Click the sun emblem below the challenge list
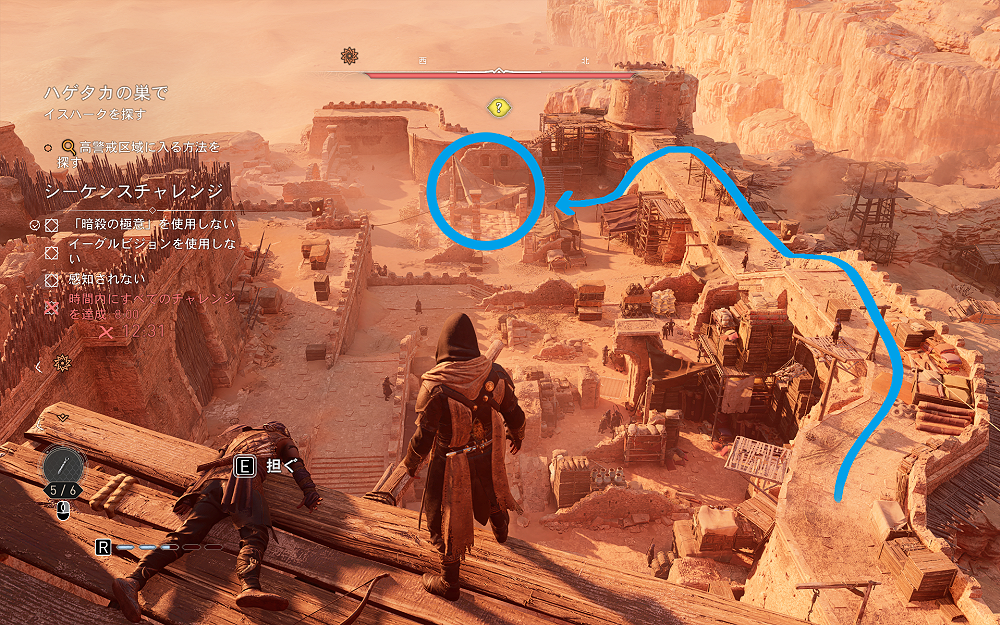 pos(64,362)
